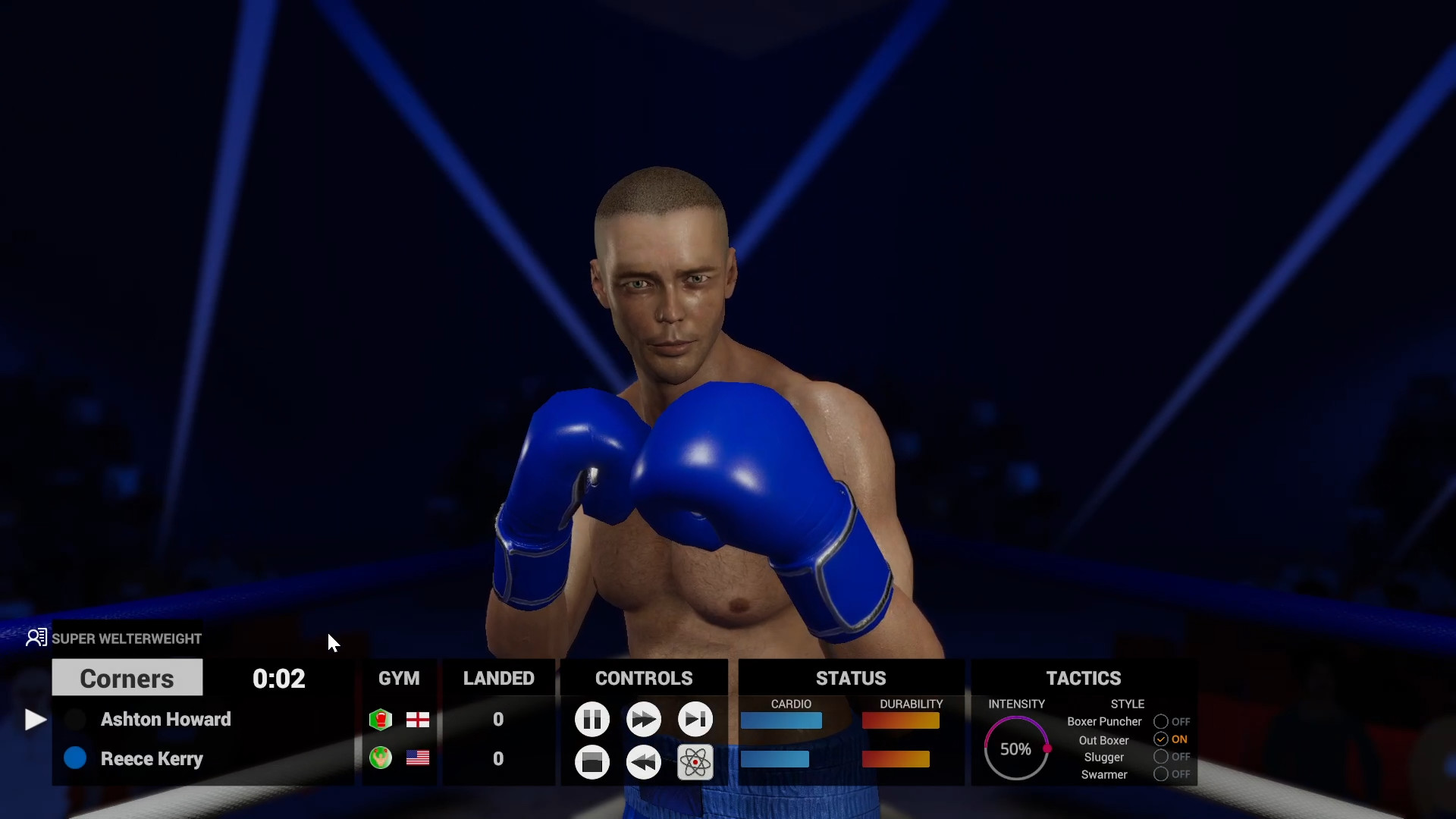
Task: Enable the Boxer Puncher style
Action: 1162,721
